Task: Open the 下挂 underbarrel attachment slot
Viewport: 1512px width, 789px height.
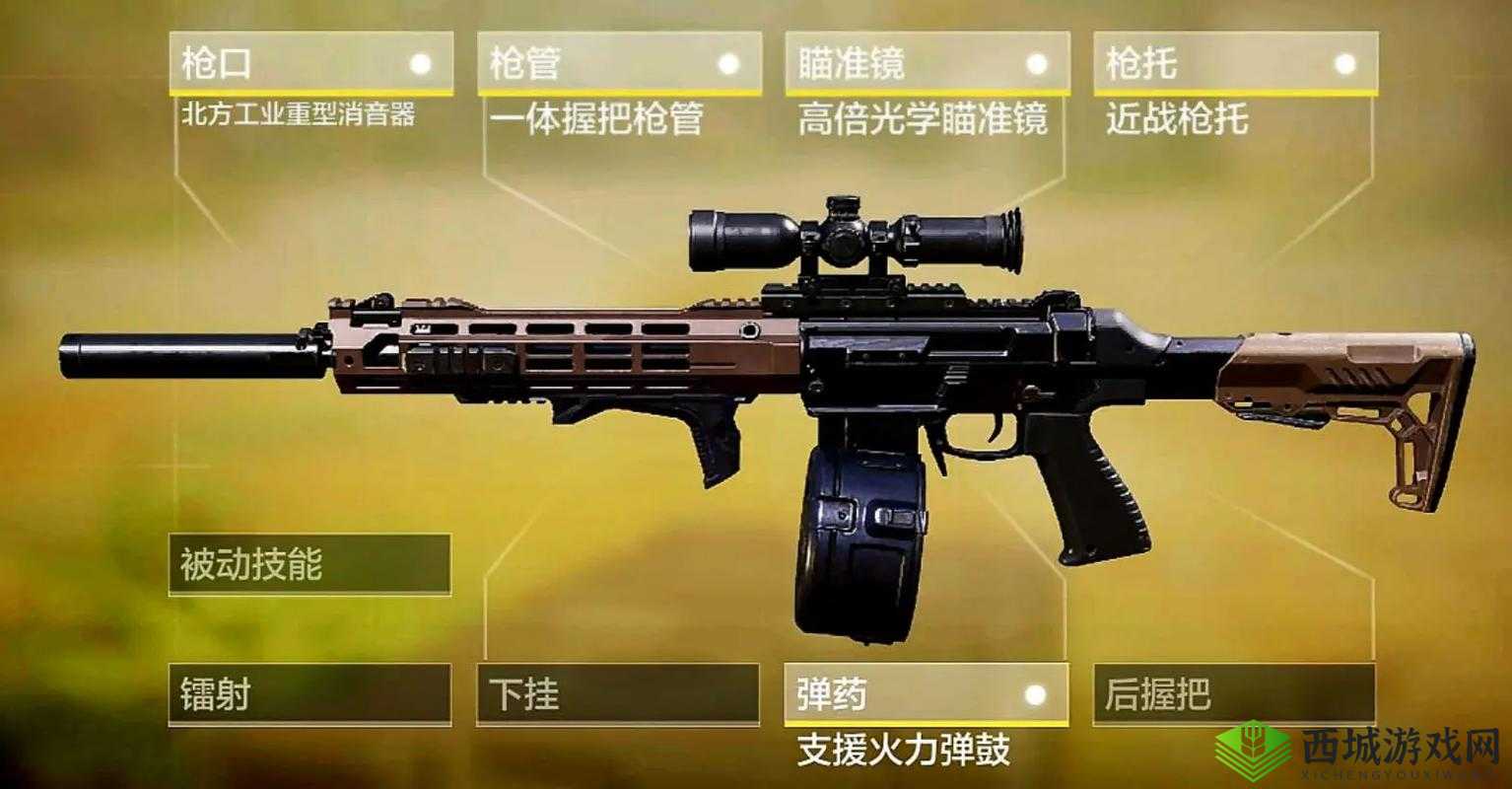Action: pyautogui.click(x=619, y=695)
